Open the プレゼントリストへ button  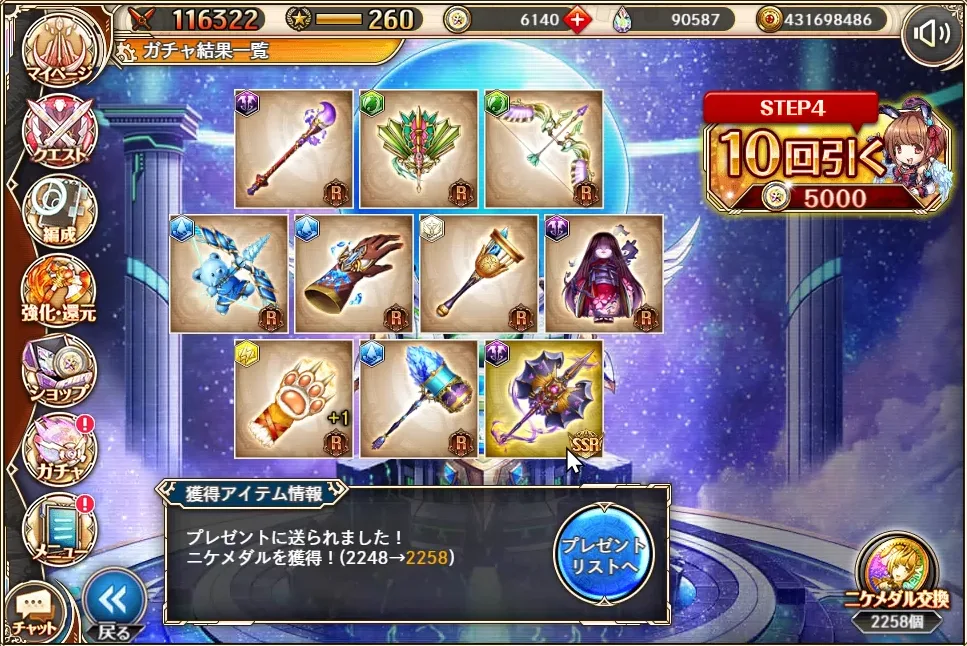tap(603, 552)
